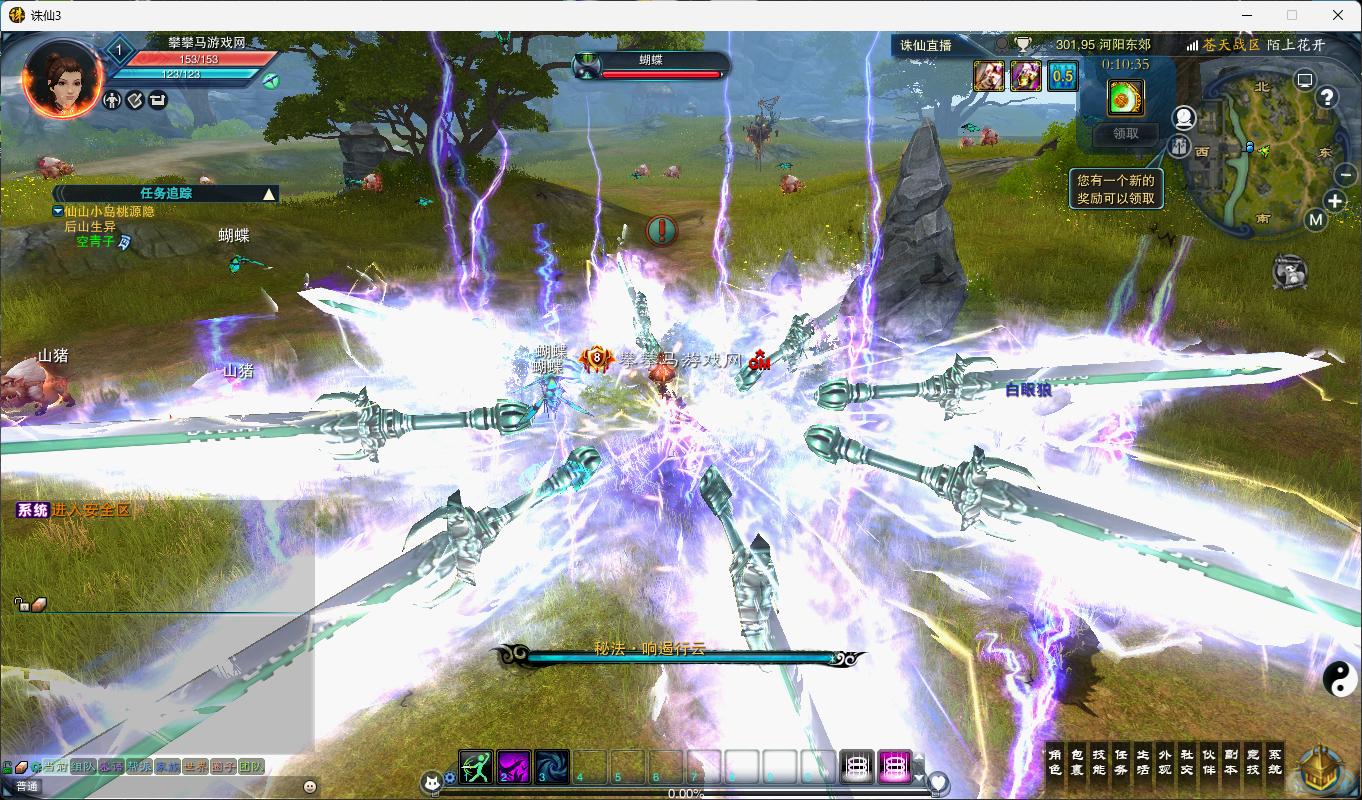This screenshot has width=1362, height=800.
Task: Open the yin-yang symbol button
Action: point(1340,680)
